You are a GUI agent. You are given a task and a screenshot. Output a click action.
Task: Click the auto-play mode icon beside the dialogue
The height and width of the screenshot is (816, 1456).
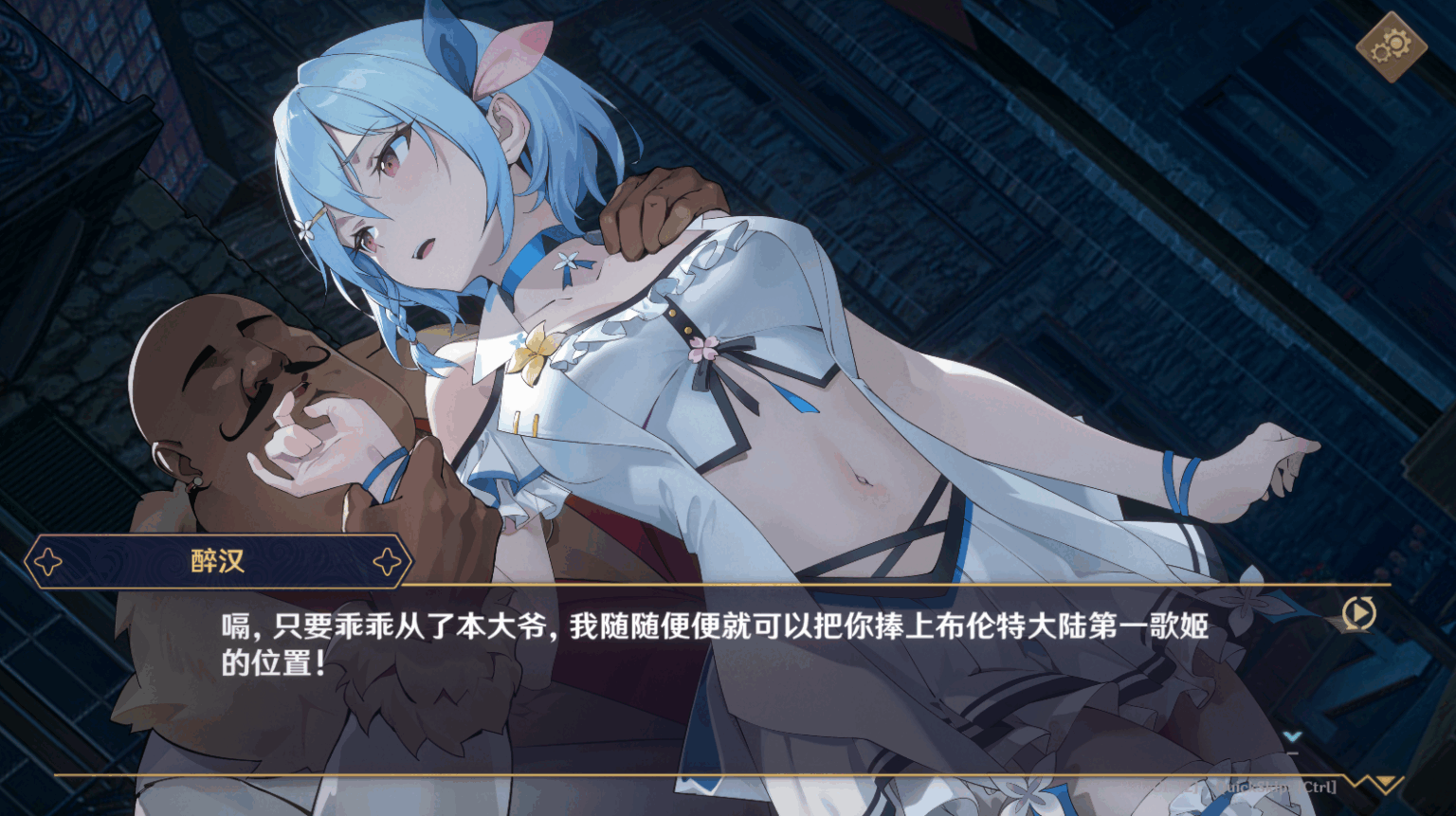tap(1359, 612)
